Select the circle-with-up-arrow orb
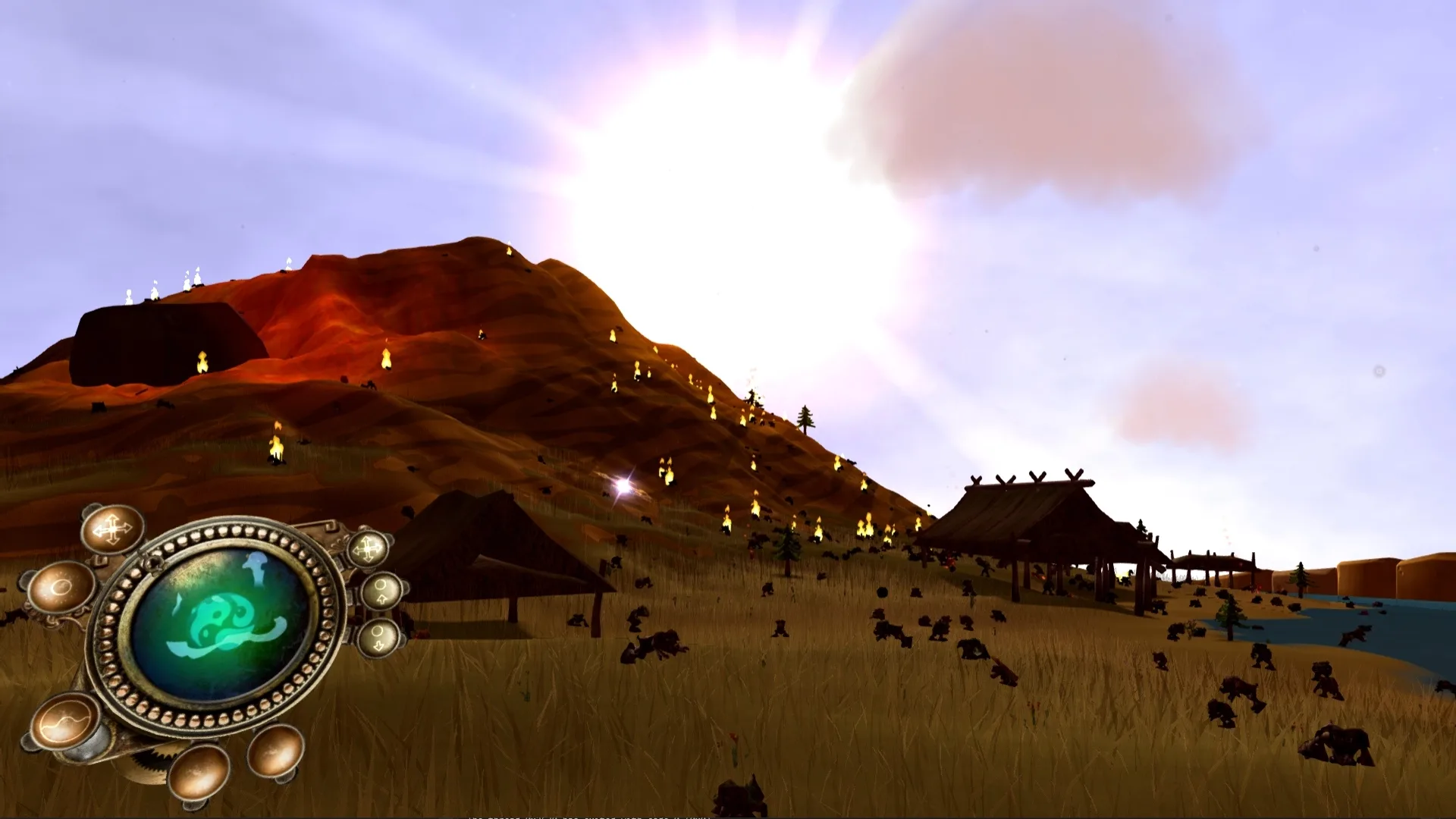 point(381,590)
